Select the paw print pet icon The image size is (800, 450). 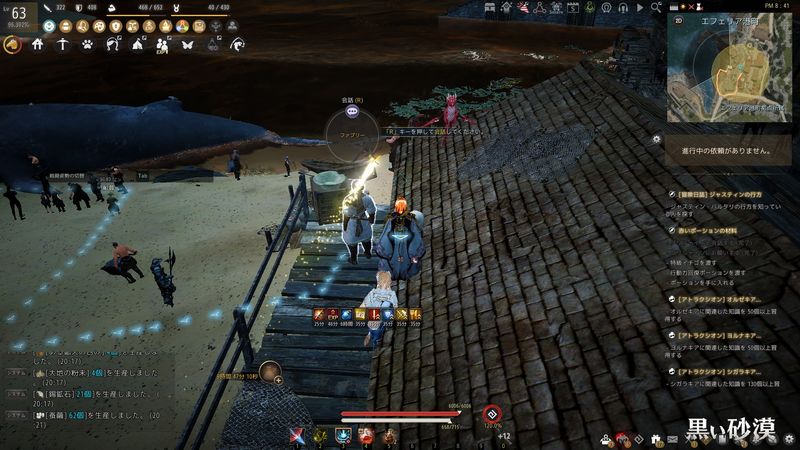point(87,44)
